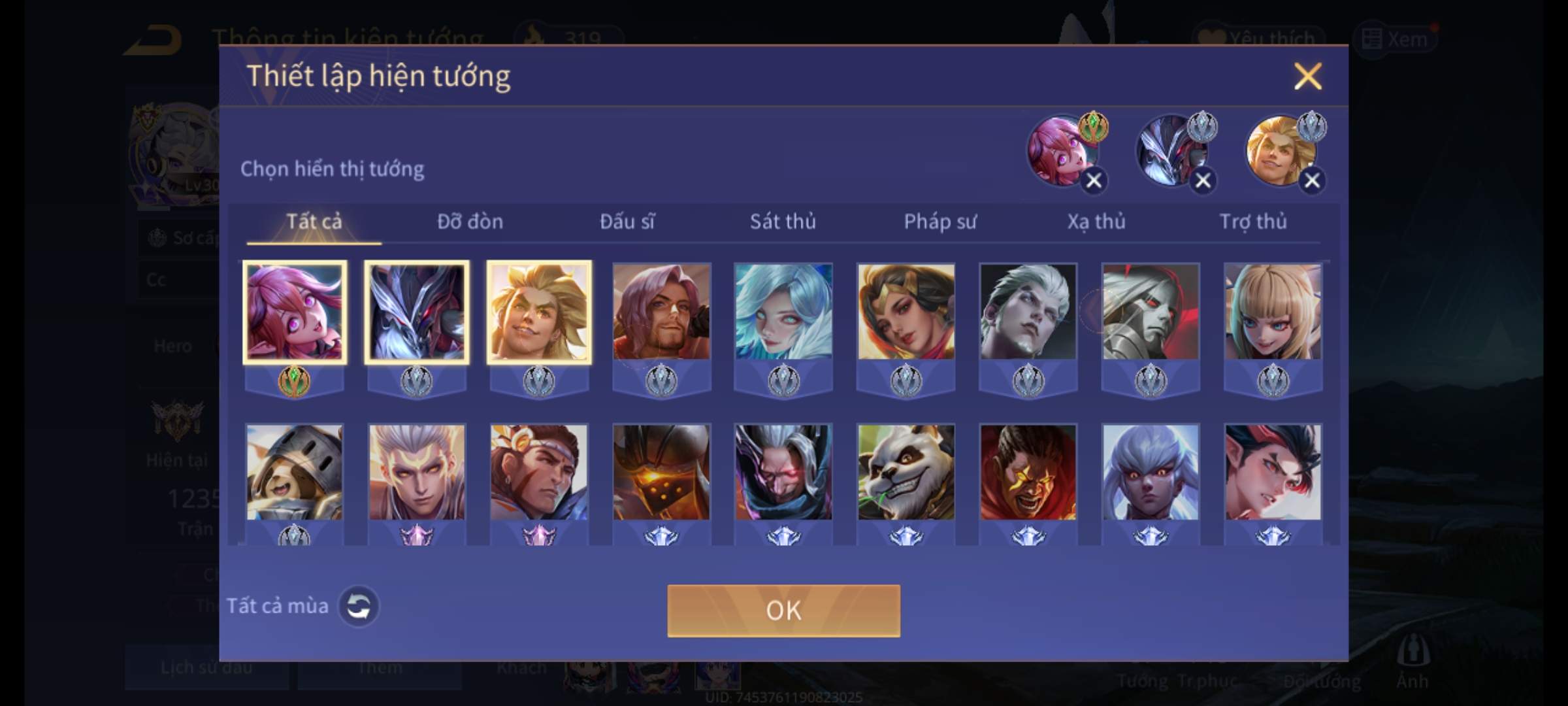Switch to the Đỡ đòn tab

[x=470, y=222]
